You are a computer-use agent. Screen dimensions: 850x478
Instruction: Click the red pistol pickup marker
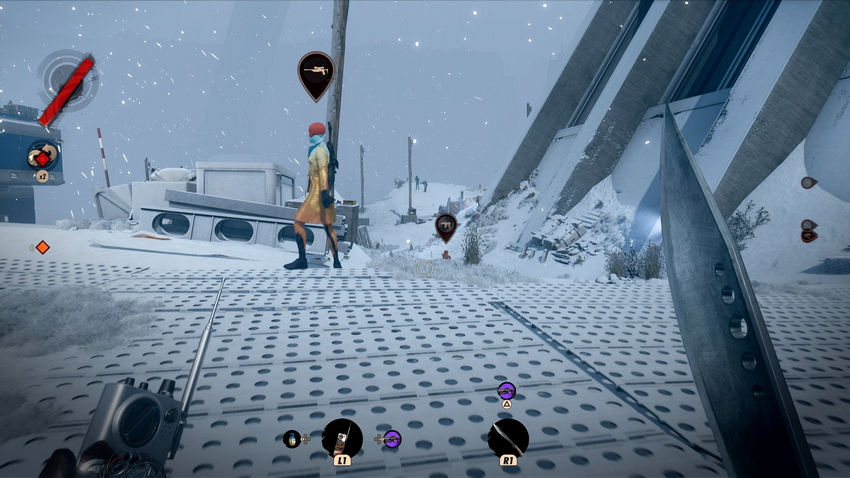pos(445,226)
